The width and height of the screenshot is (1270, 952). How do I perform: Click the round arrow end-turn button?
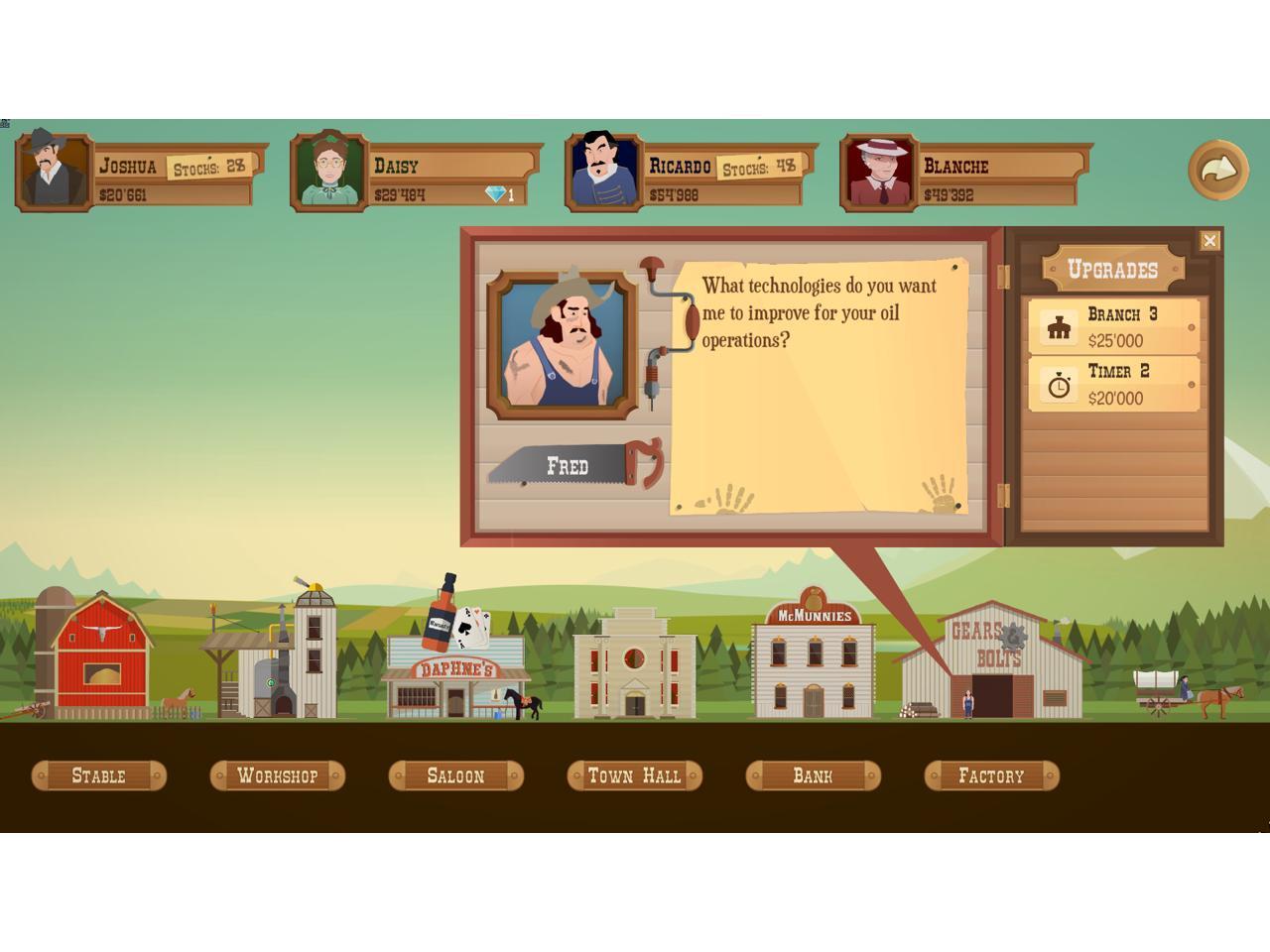pyautogui.click(x=1217, y=170)
